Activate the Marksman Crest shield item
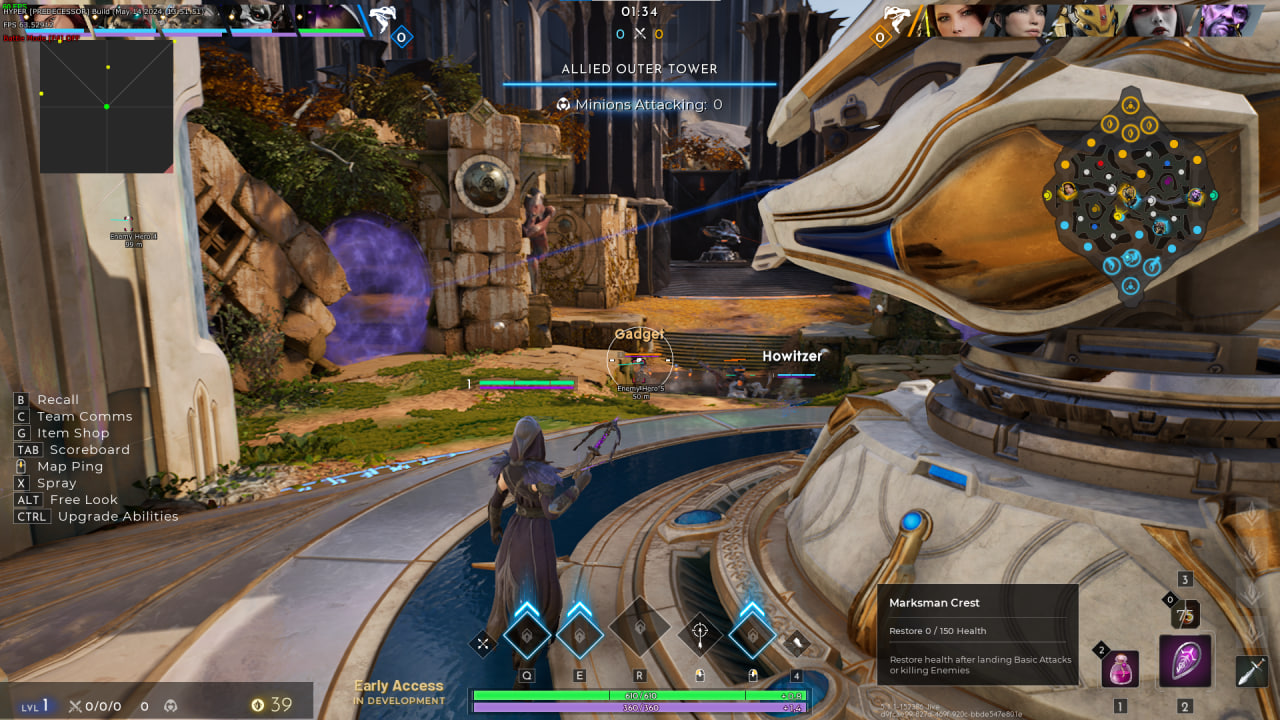Image resolution: width=1280 pixels, height=720 pixels. coord(1185,661)
